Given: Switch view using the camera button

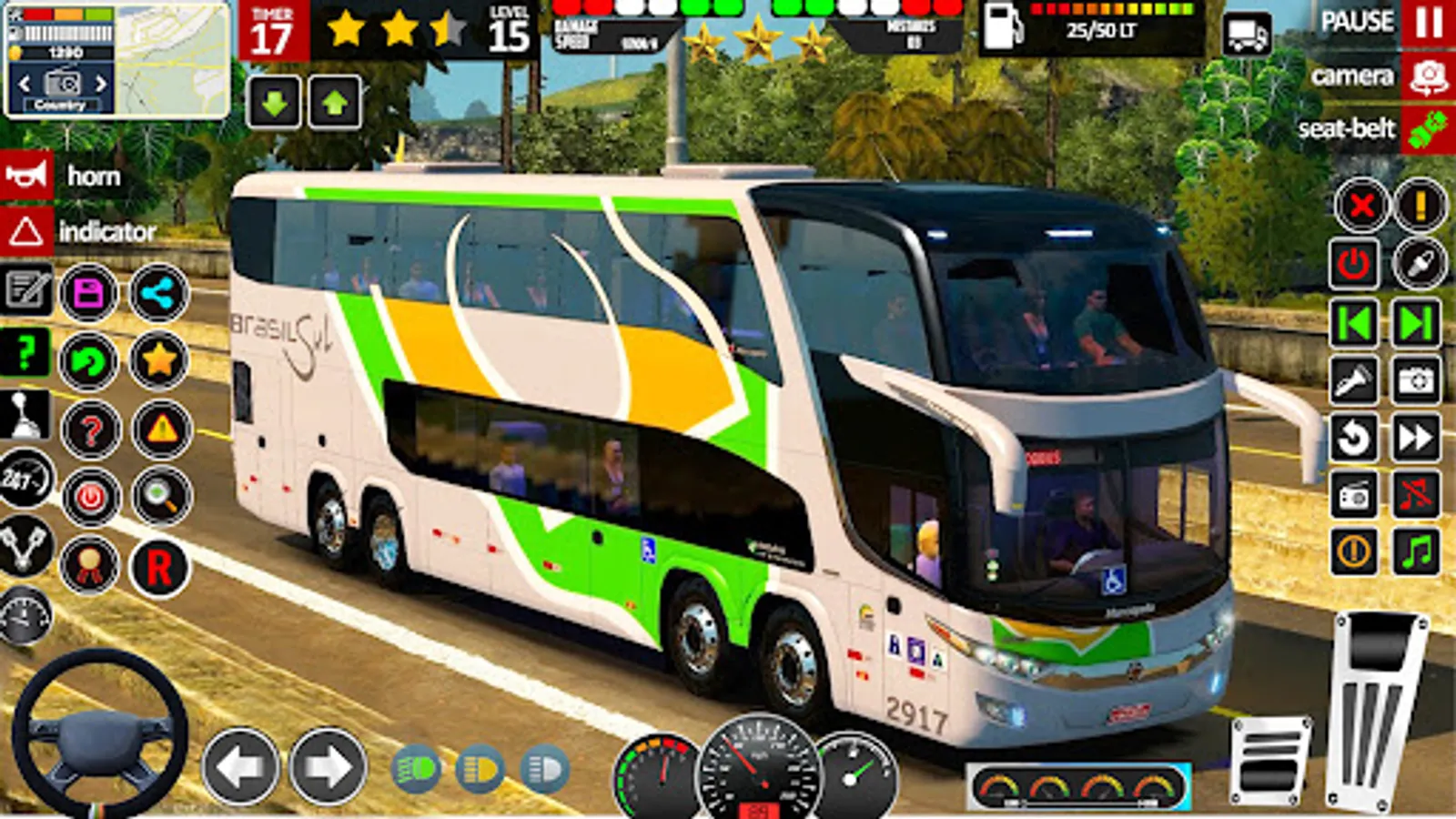Looking at the screenshot, I should 1427,76.
